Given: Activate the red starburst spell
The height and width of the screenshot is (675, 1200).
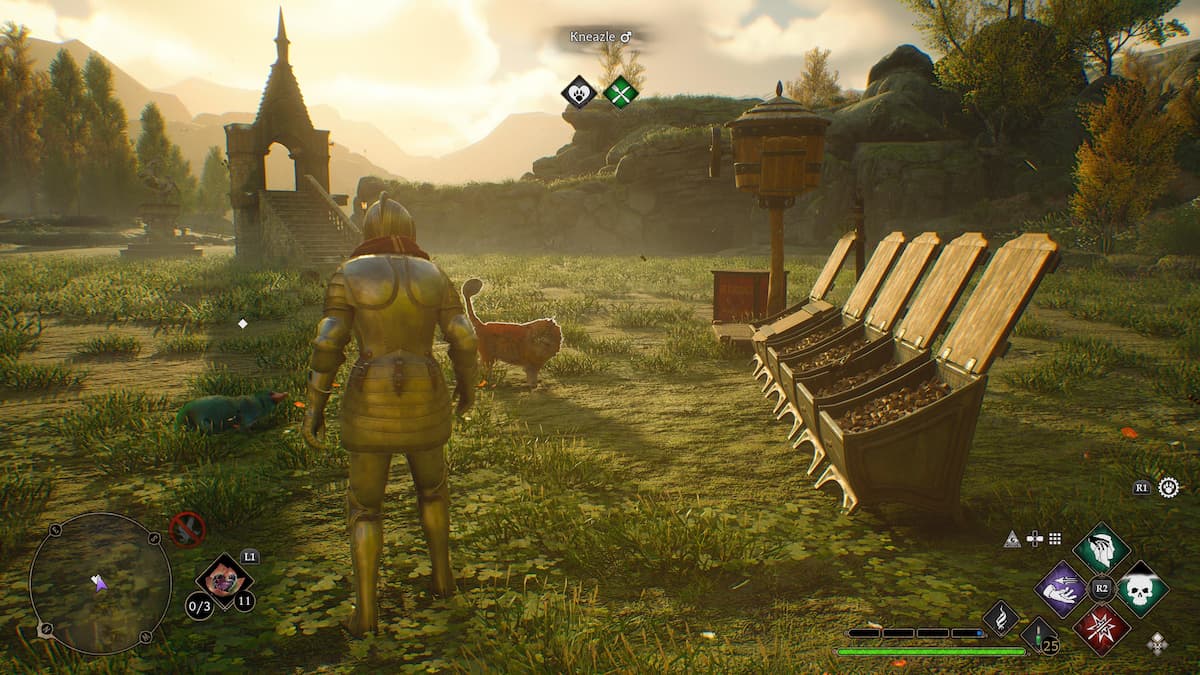Looking at the screenshot, I should (1101, 629).
